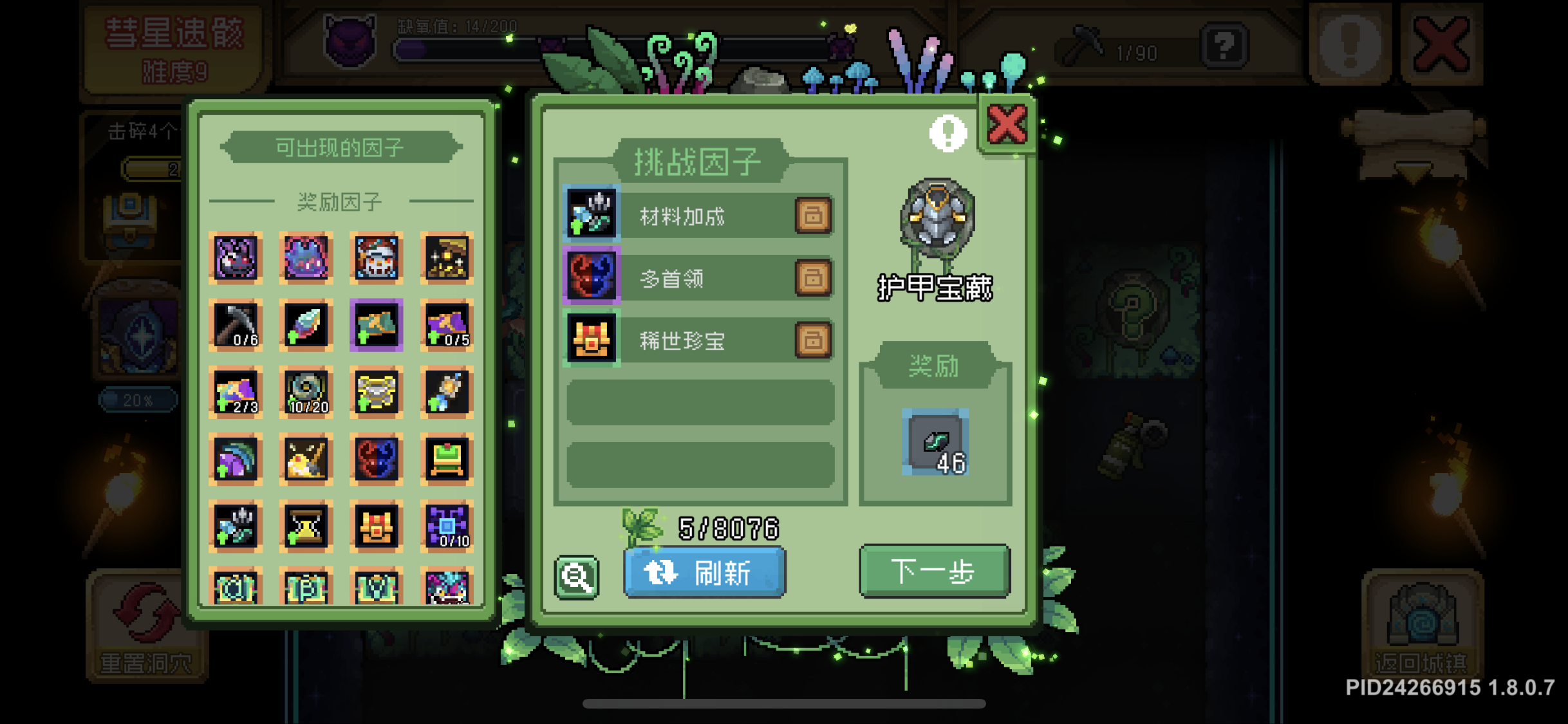Lock the 稀世珍宝 challenge factor

812,340
